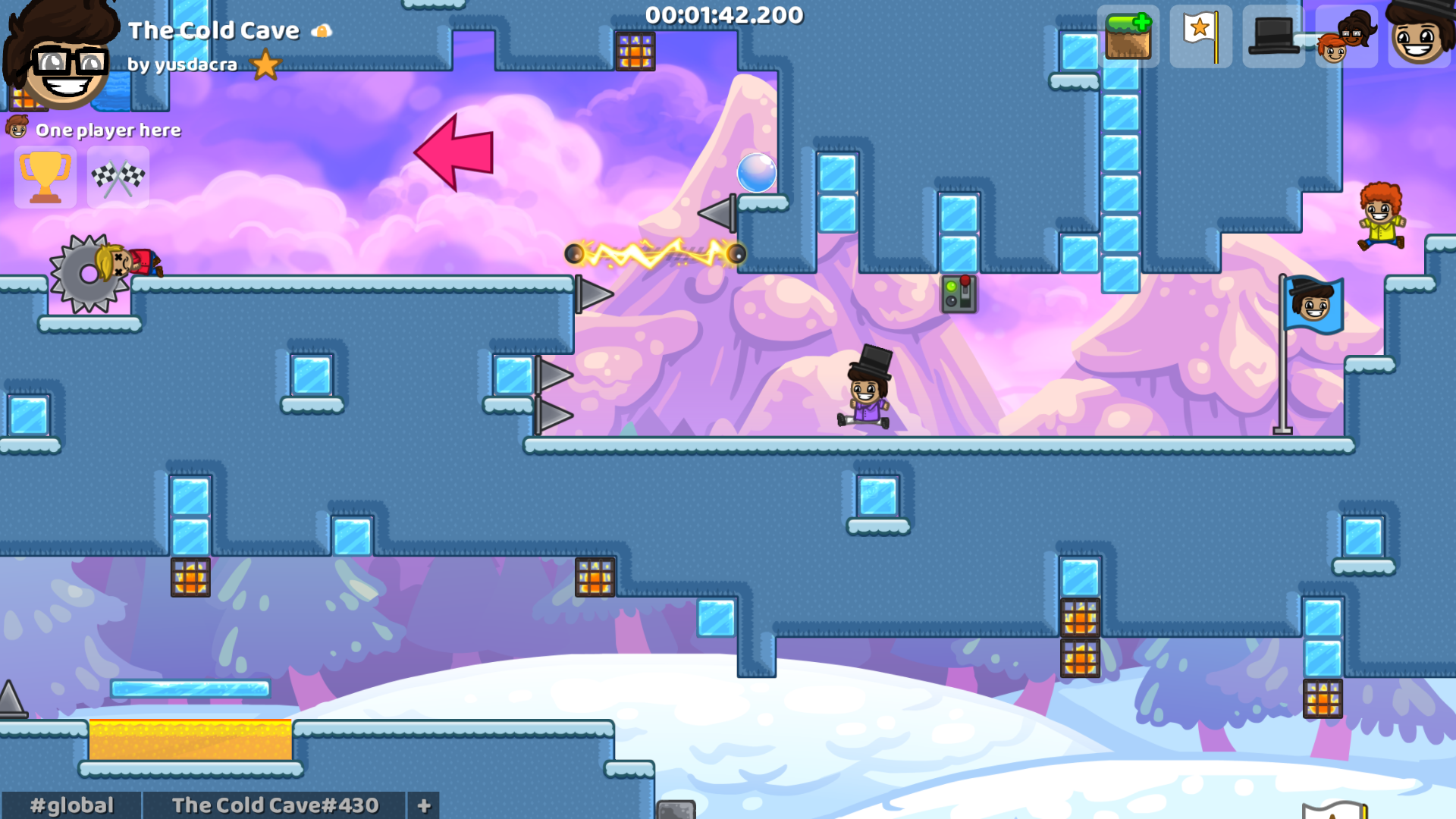Click the blue finish flag near your character
The image size is (1456, 819).
[x=1312, y=303]
